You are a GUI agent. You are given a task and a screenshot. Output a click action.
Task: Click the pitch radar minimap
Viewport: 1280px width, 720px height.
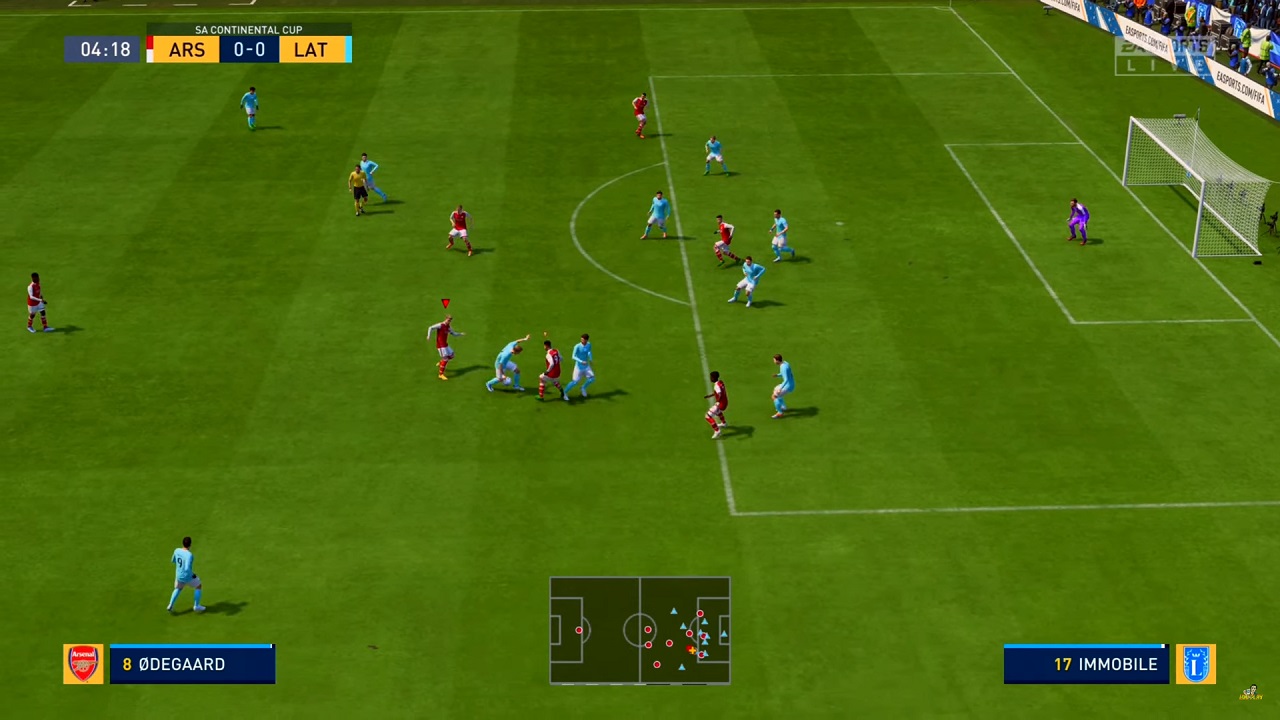point(640,630)
